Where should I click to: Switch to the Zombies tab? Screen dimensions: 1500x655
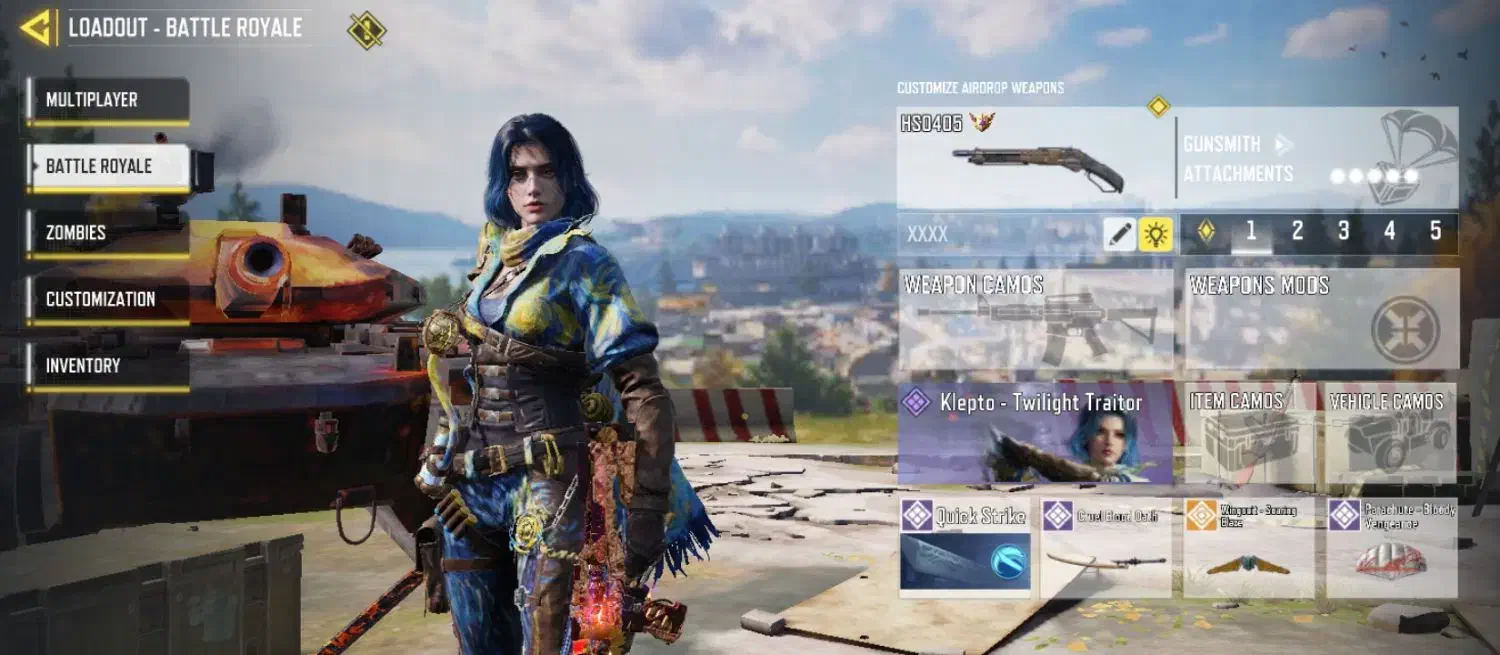108,232
